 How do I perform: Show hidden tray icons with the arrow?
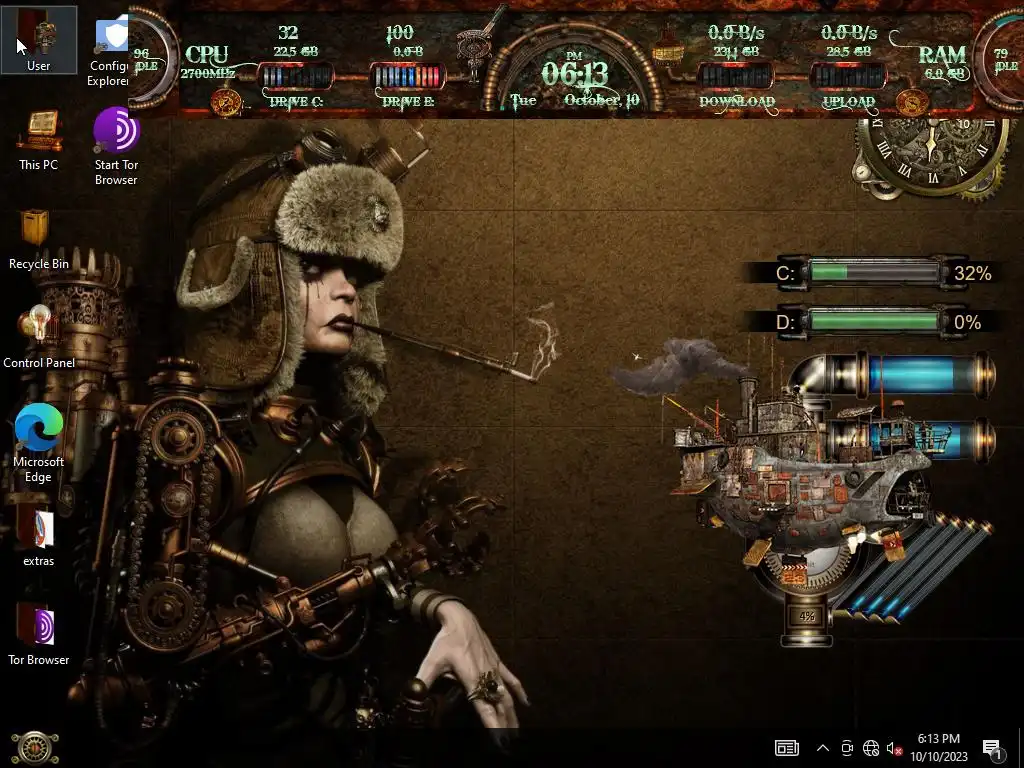point(823,748)
